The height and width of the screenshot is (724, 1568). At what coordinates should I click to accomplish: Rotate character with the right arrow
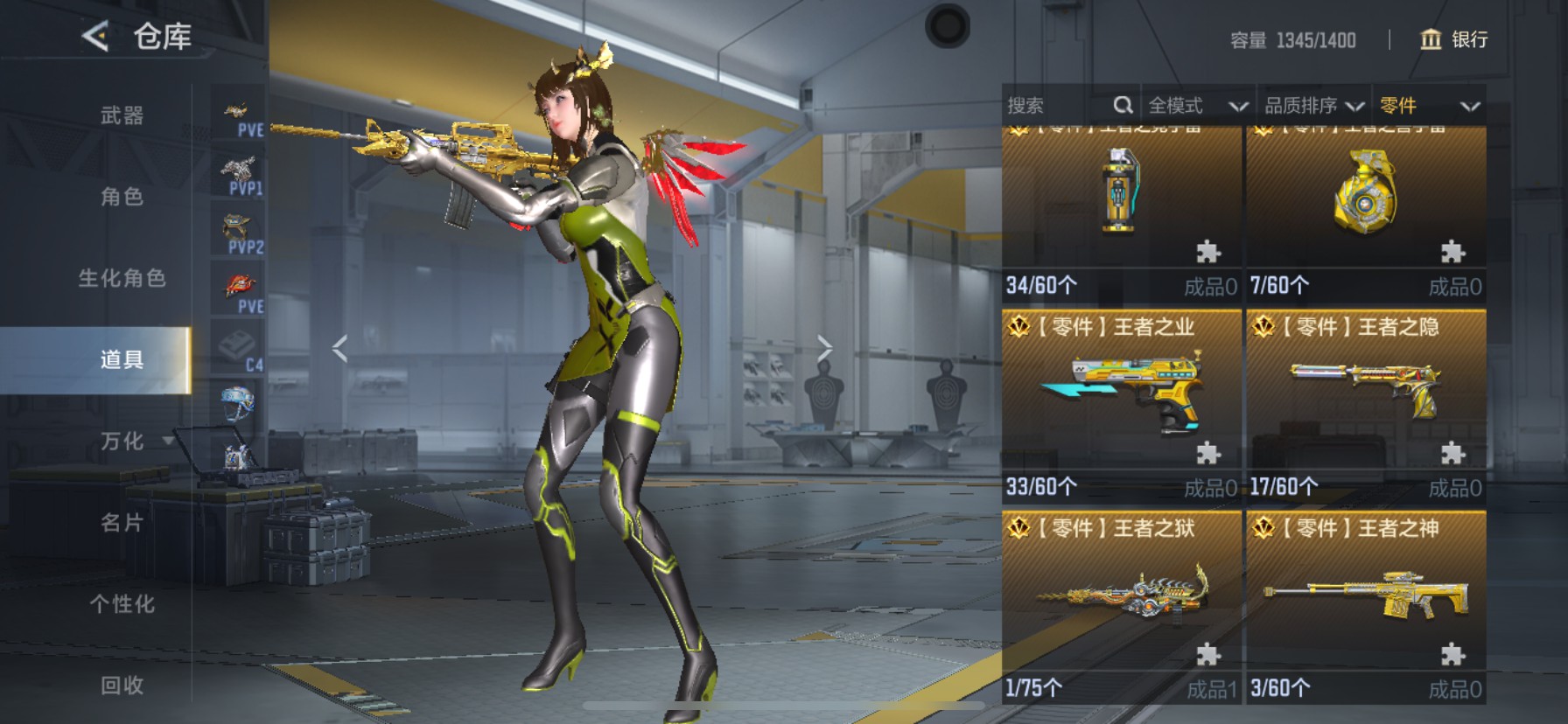click(824, 349)
